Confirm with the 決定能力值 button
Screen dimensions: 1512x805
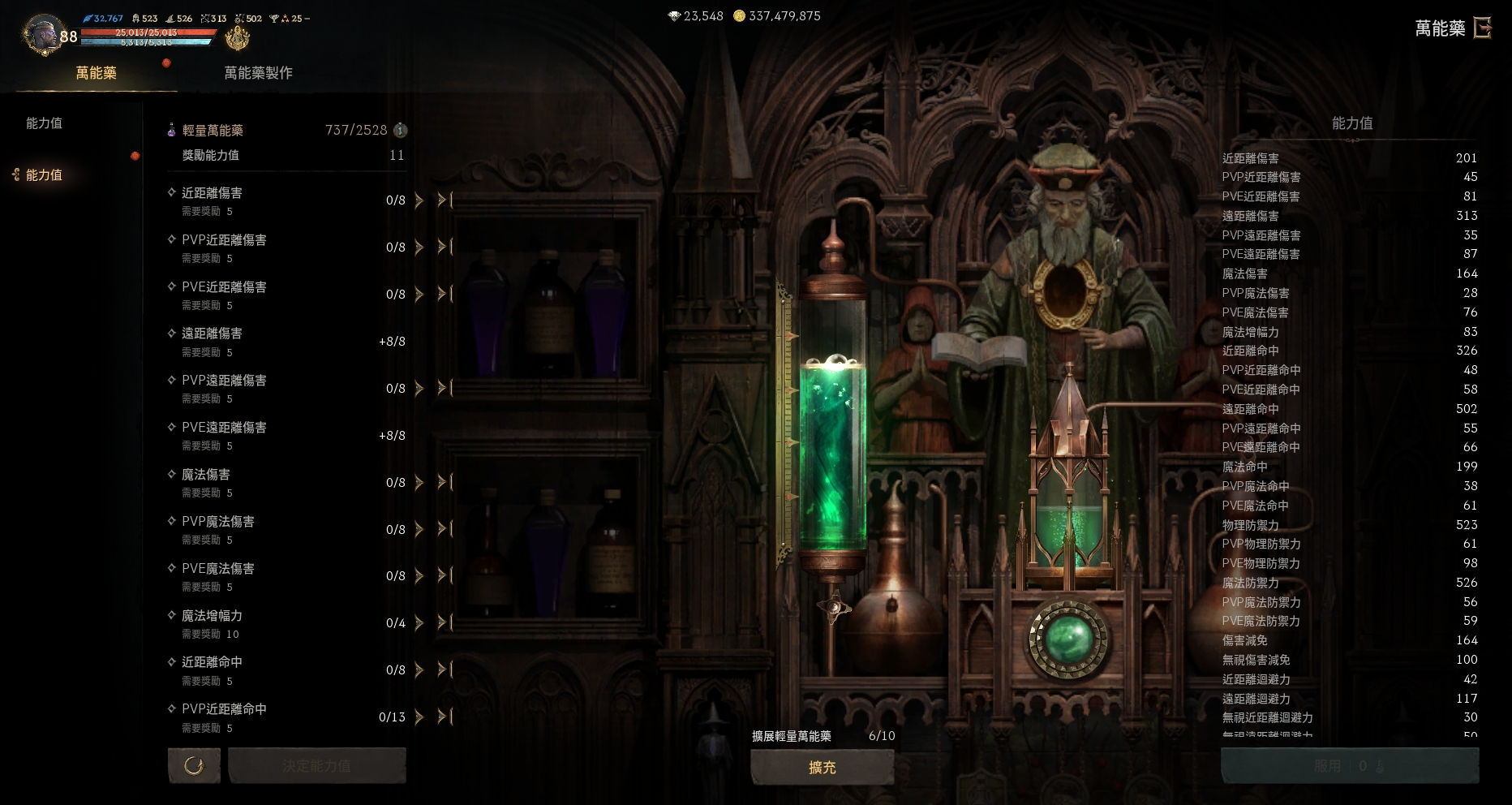[x=316, y=765]
